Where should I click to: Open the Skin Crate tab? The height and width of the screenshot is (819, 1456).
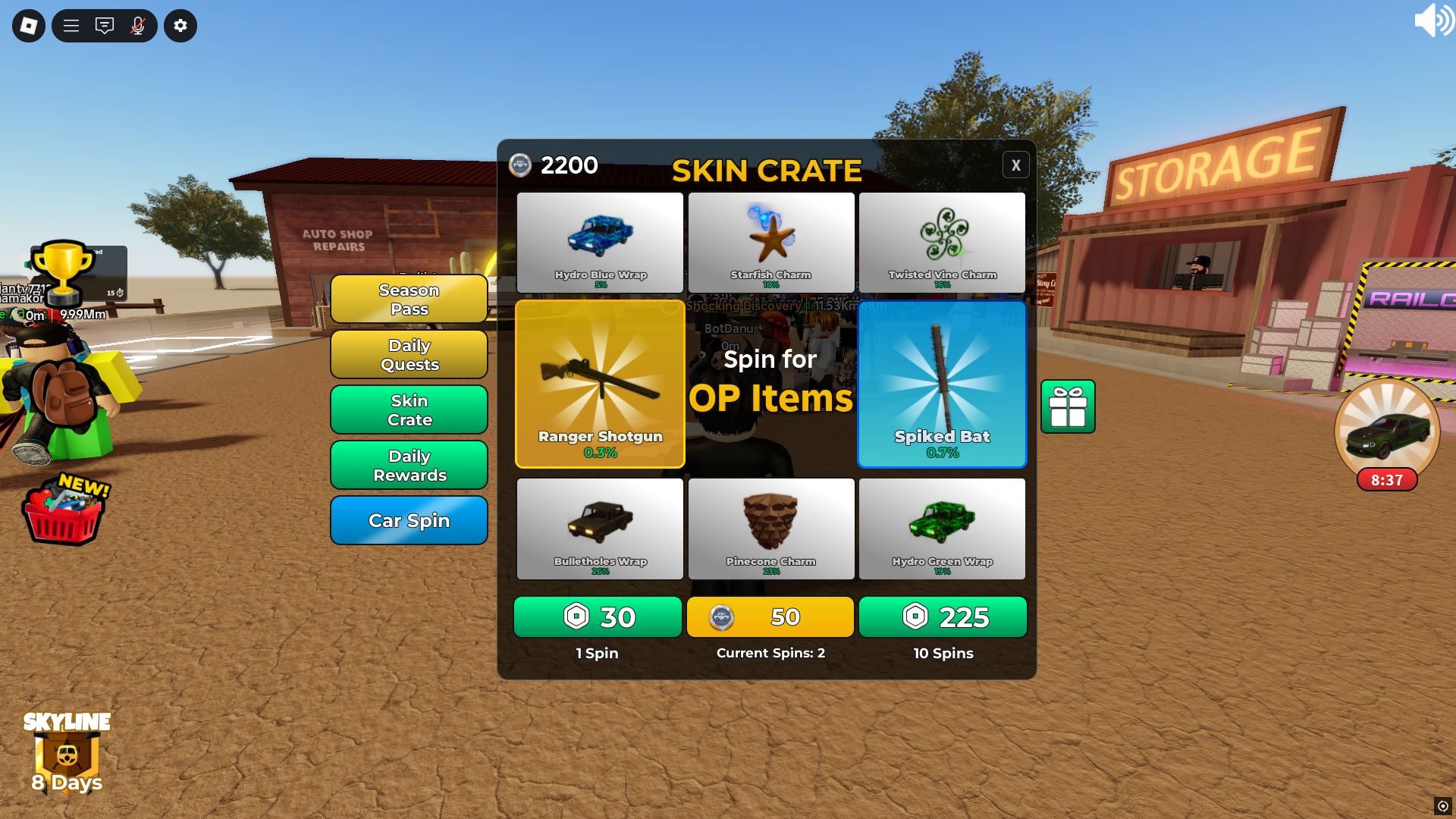pyautogui.click(x=409, y=409)
